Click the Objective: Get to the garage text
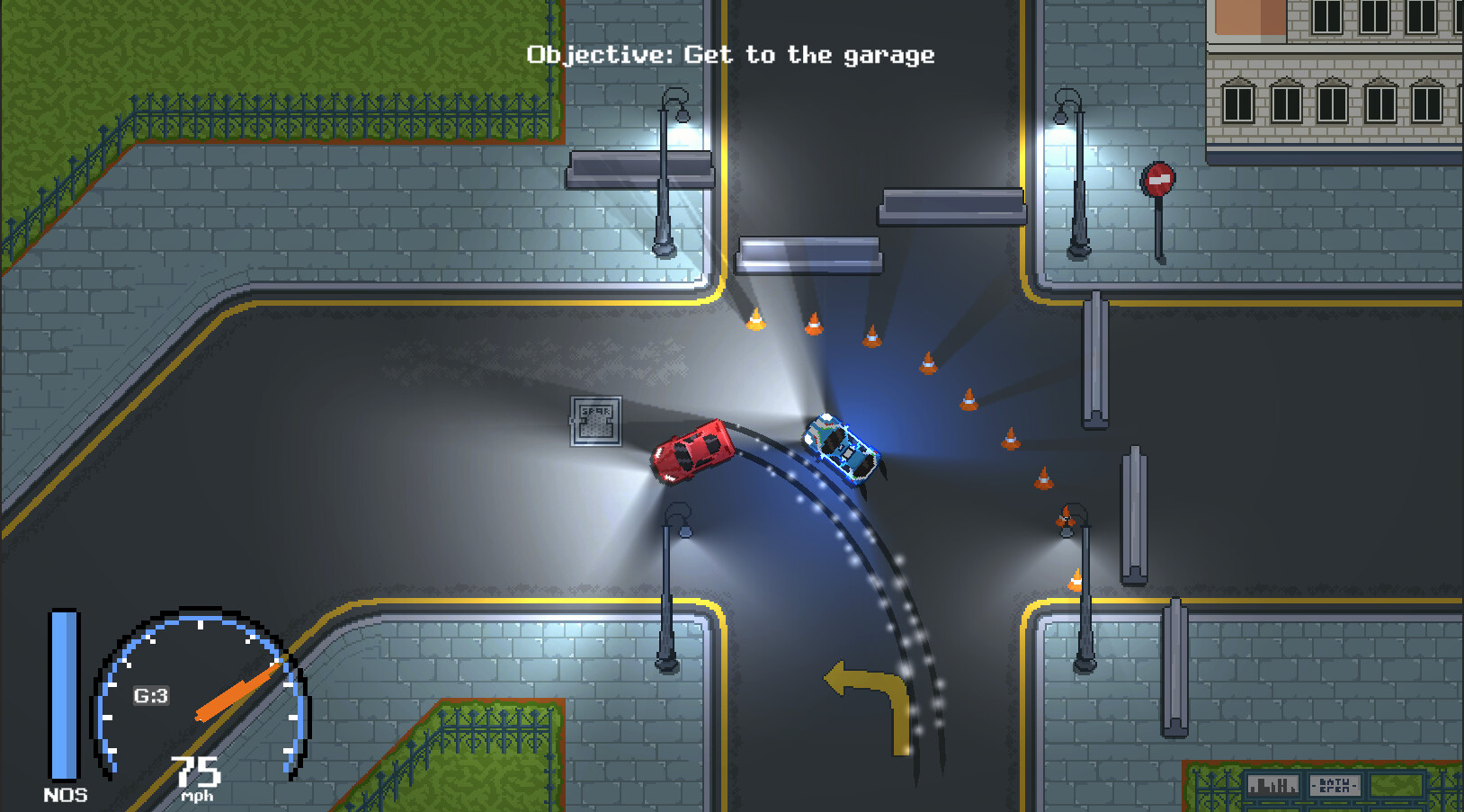 pyautogui.click(x=730, y=54)
